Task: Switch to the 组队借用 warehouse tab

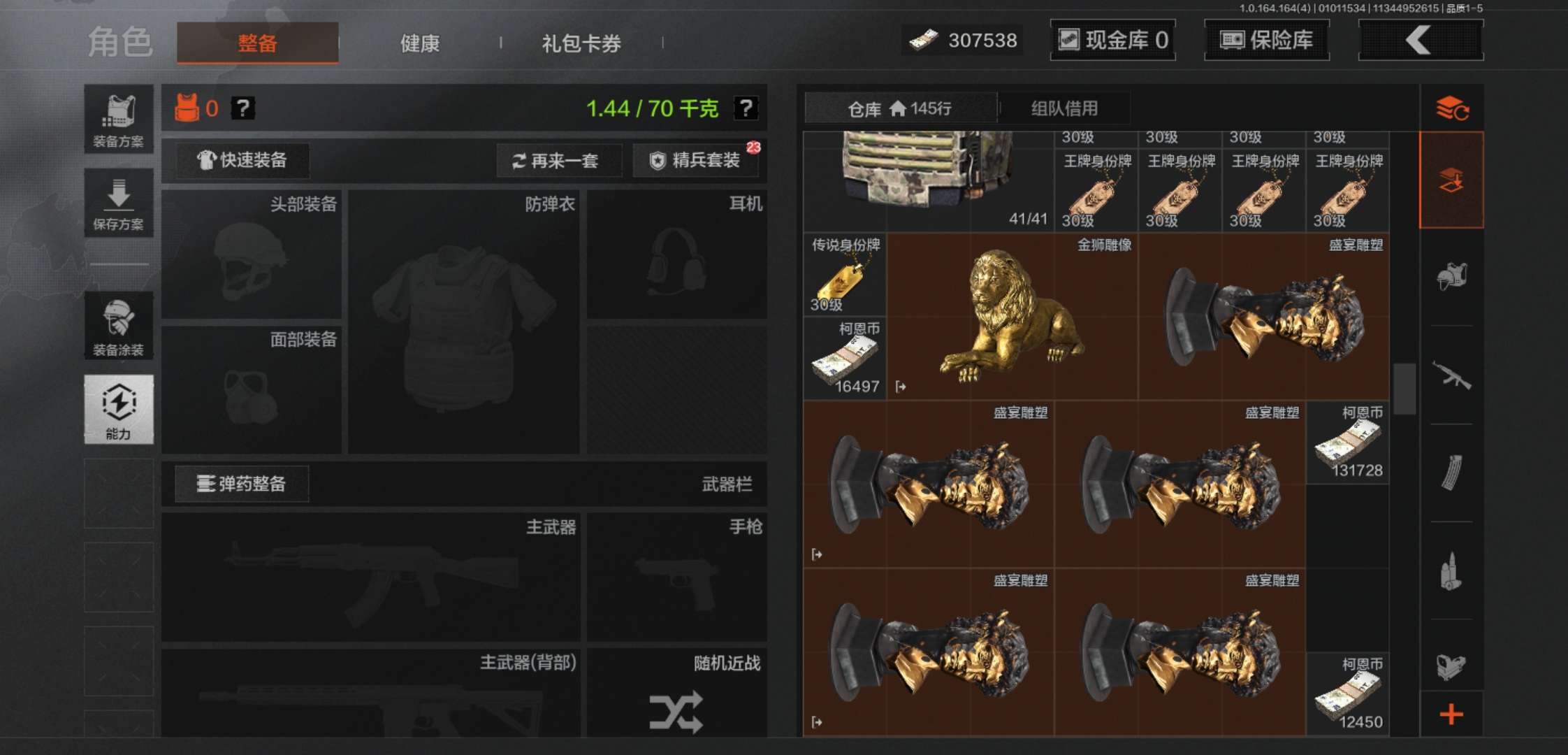Action: (1064, 108)
